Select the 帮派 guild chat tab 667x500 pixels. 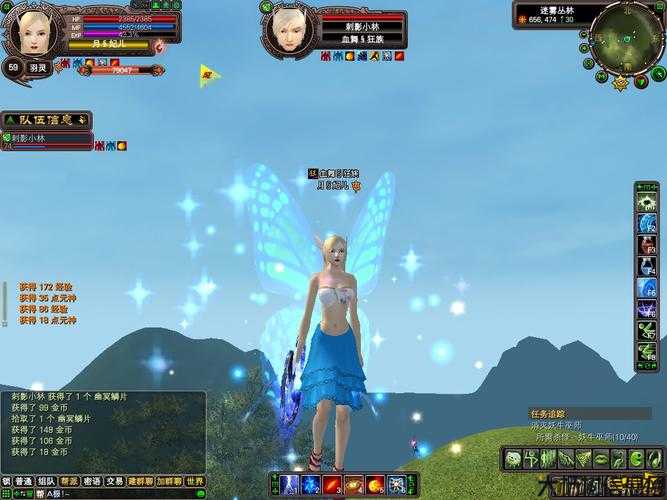click(x=69, y=481)
